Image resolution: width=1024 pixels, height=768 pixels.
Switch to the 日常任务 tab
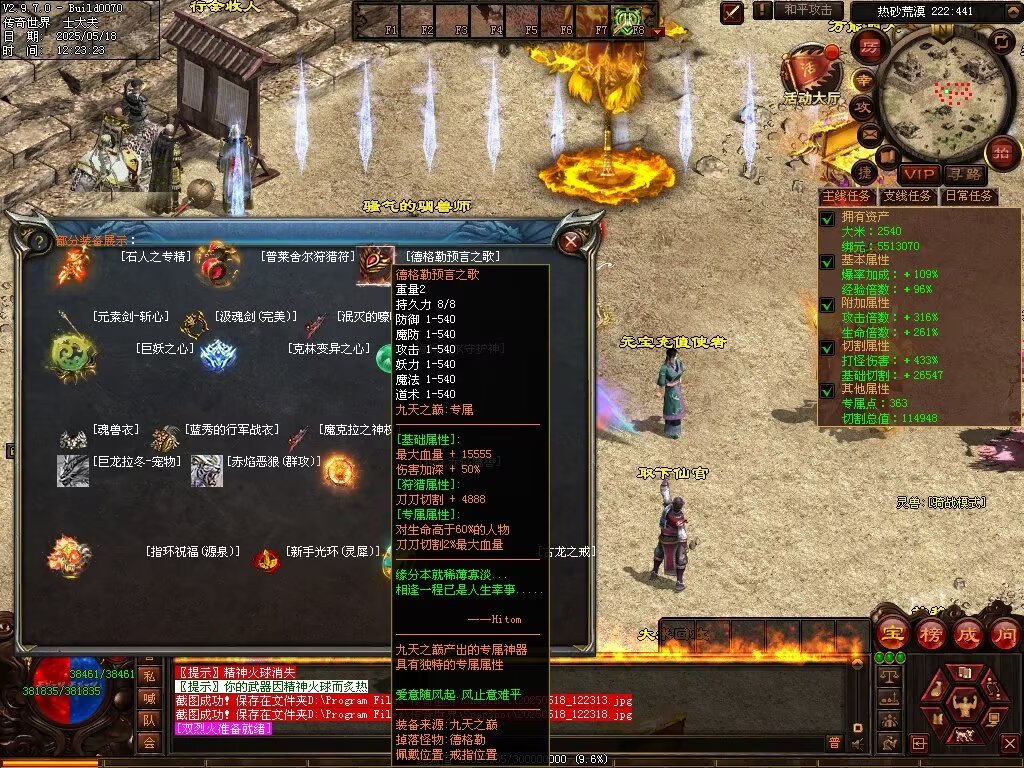tap(969, 197)
